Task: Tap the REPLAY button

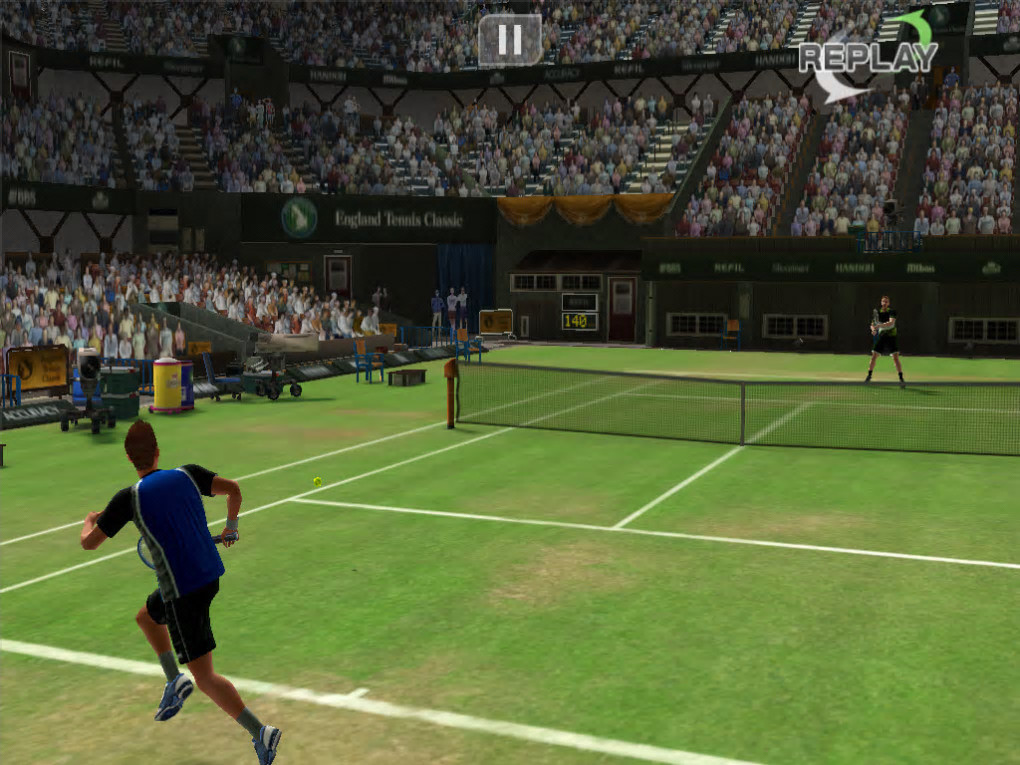Action: [868, 57]
